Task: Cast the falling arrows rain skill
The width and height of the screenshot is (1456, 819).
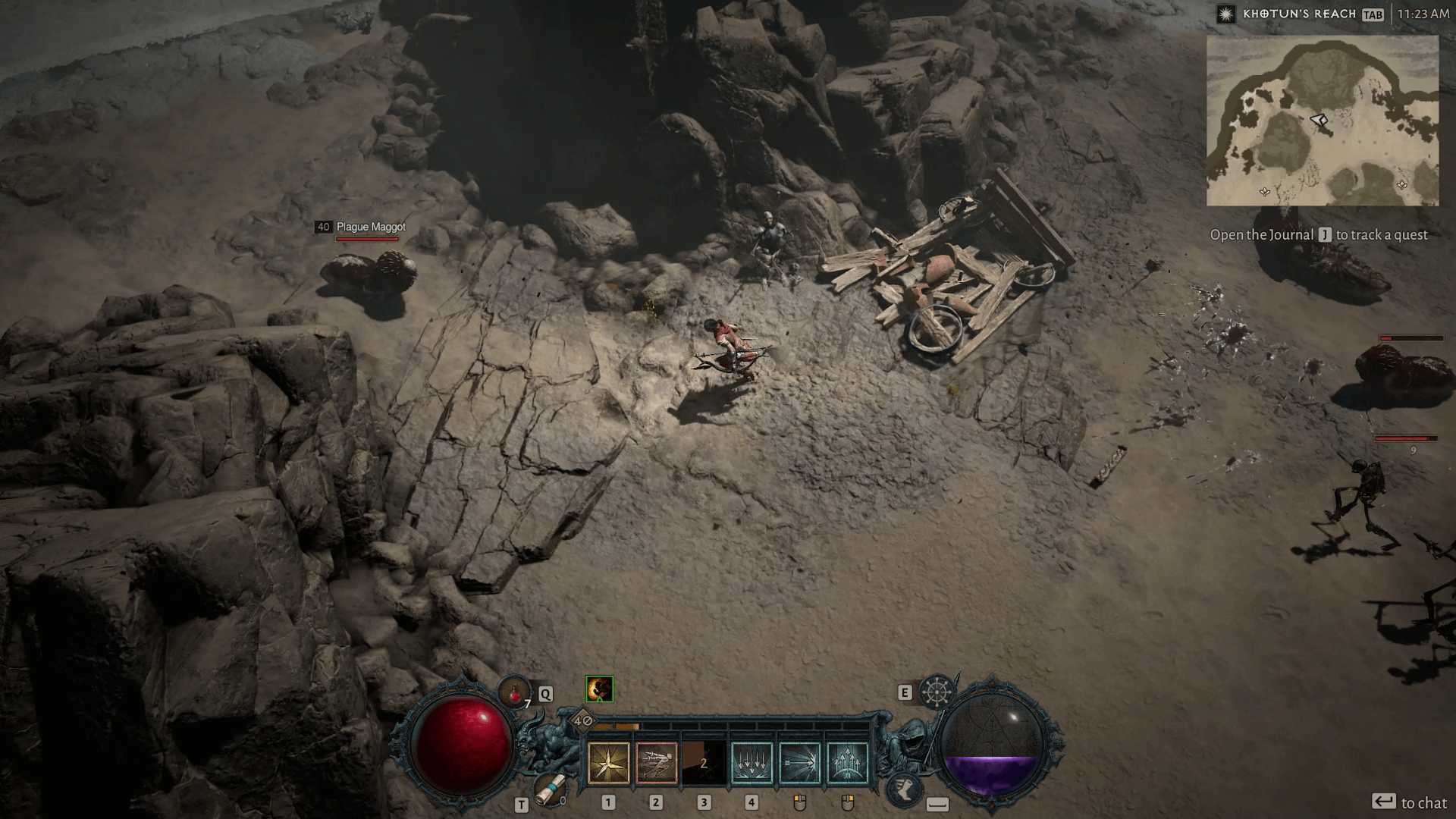Action: 752,762
